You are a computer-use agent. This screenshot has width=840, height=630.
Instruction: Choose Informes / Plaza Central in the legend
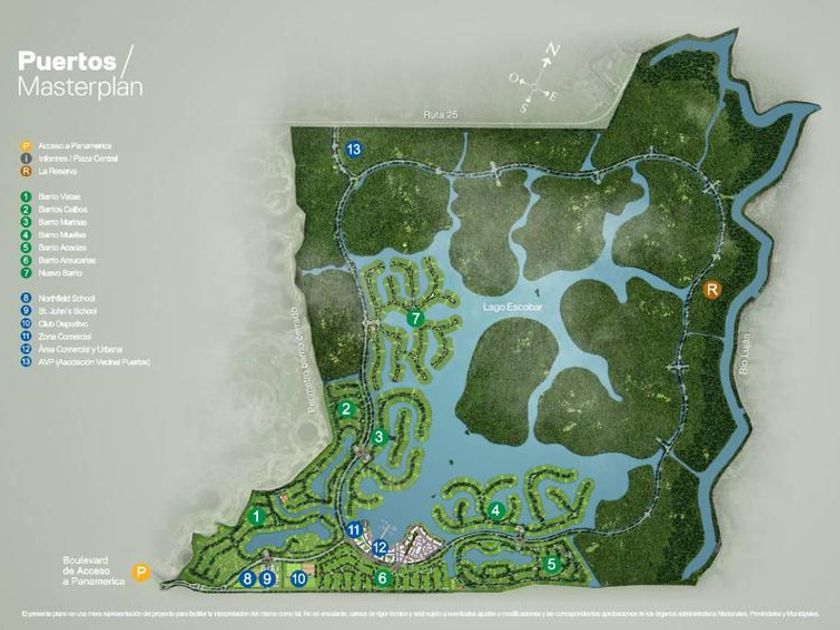click(x=62, y=158)
